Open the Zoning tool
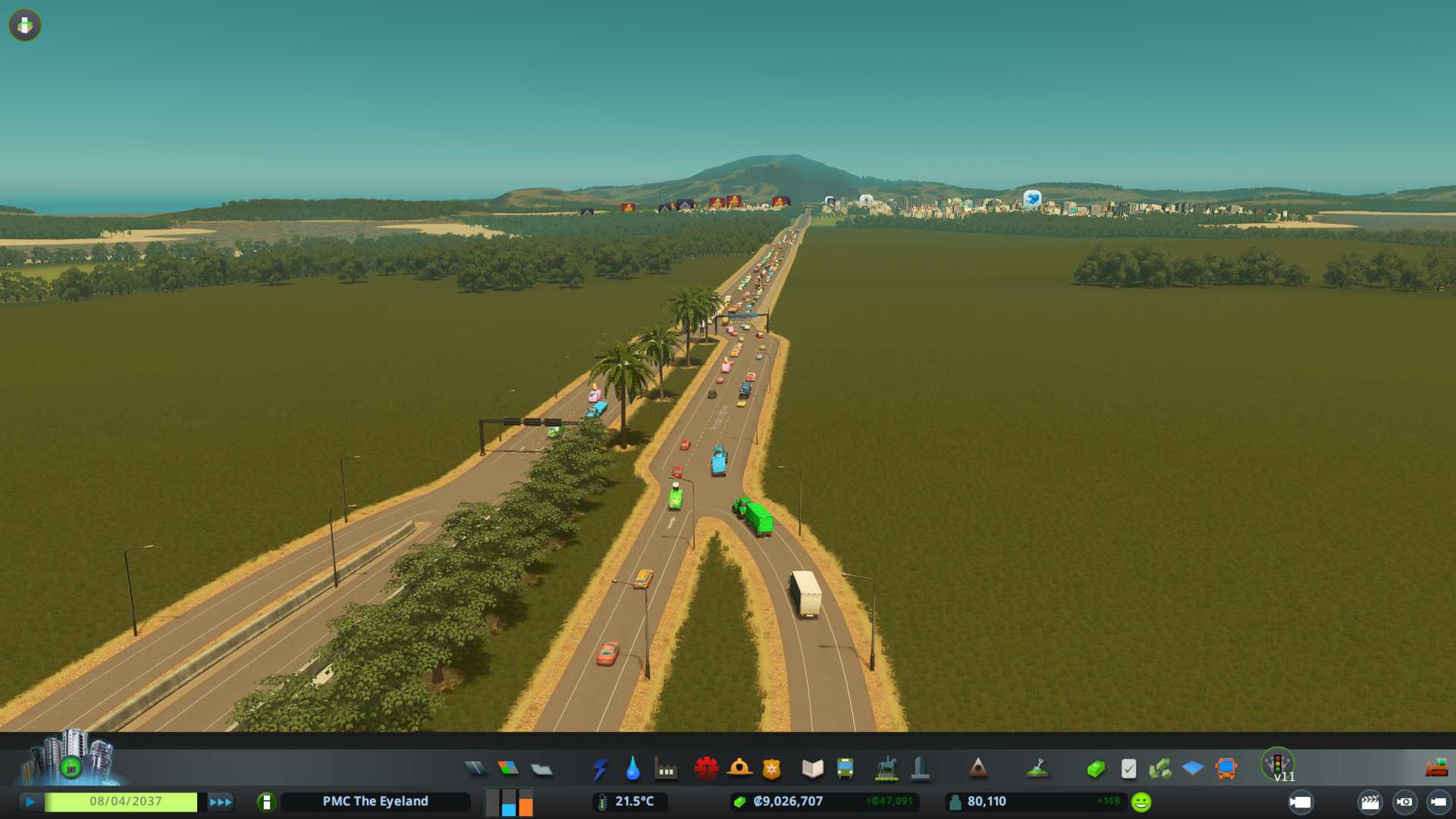 [x=508, y=769]
